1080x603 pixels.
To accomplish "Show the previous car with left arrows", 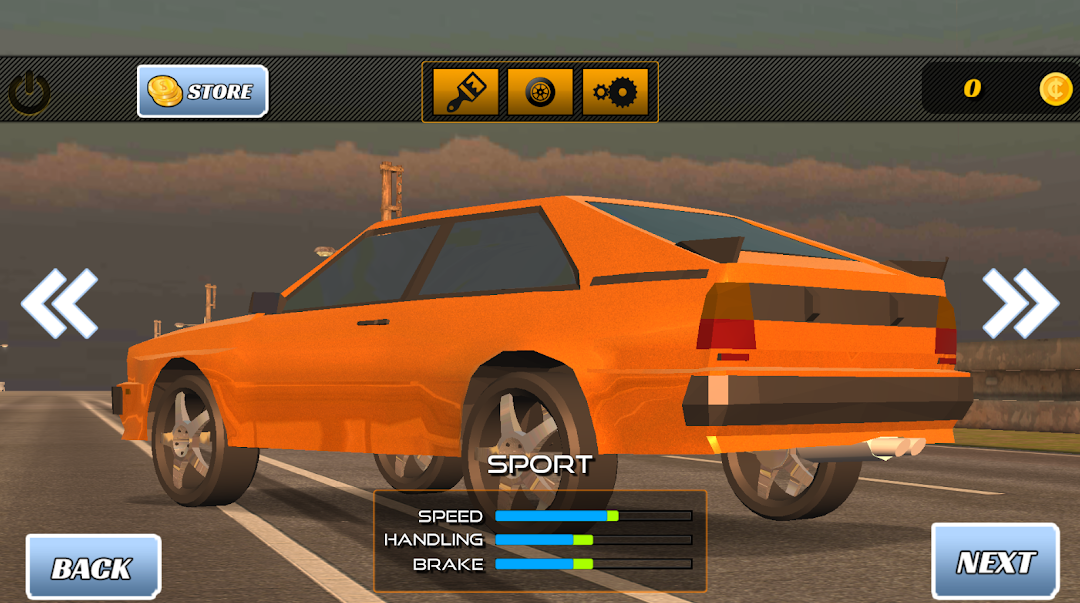I will click(x=59, y=302).
